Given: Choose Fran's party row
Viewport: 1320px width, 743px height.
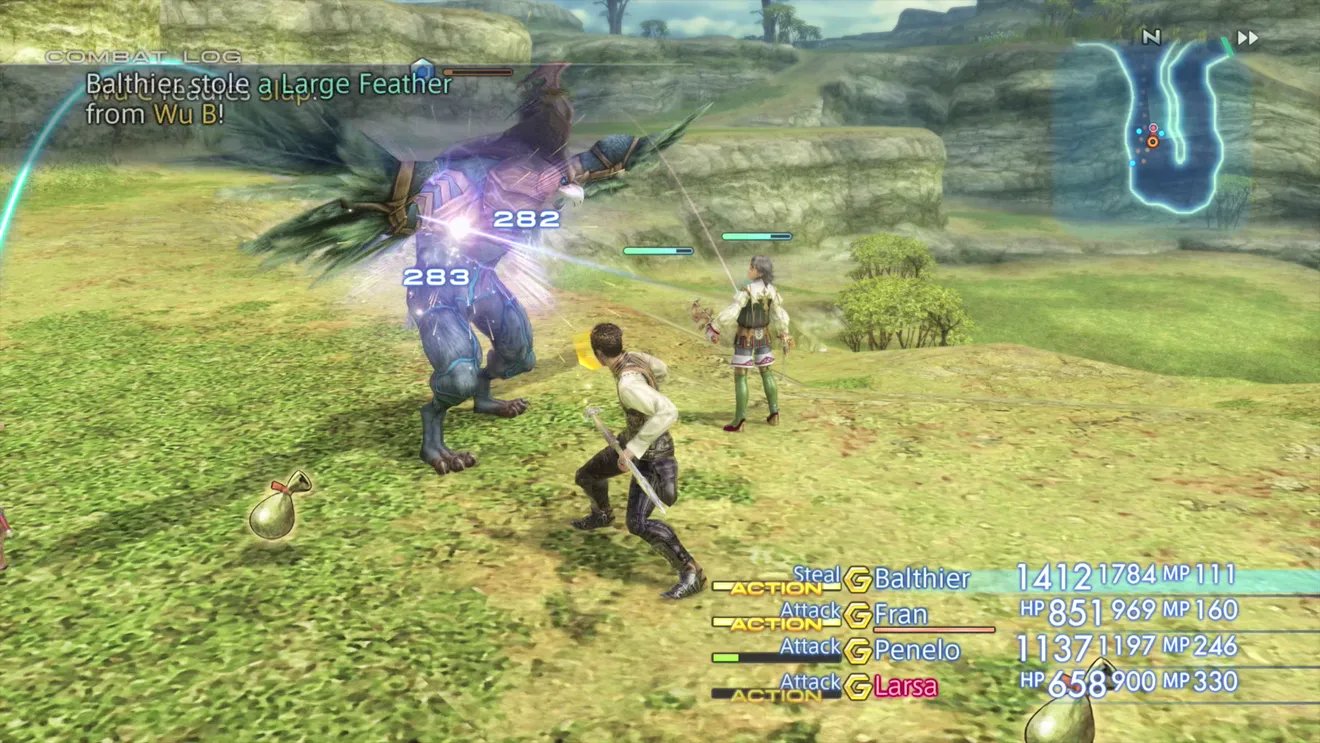Looking at the screenshot, I should (901, 614).
